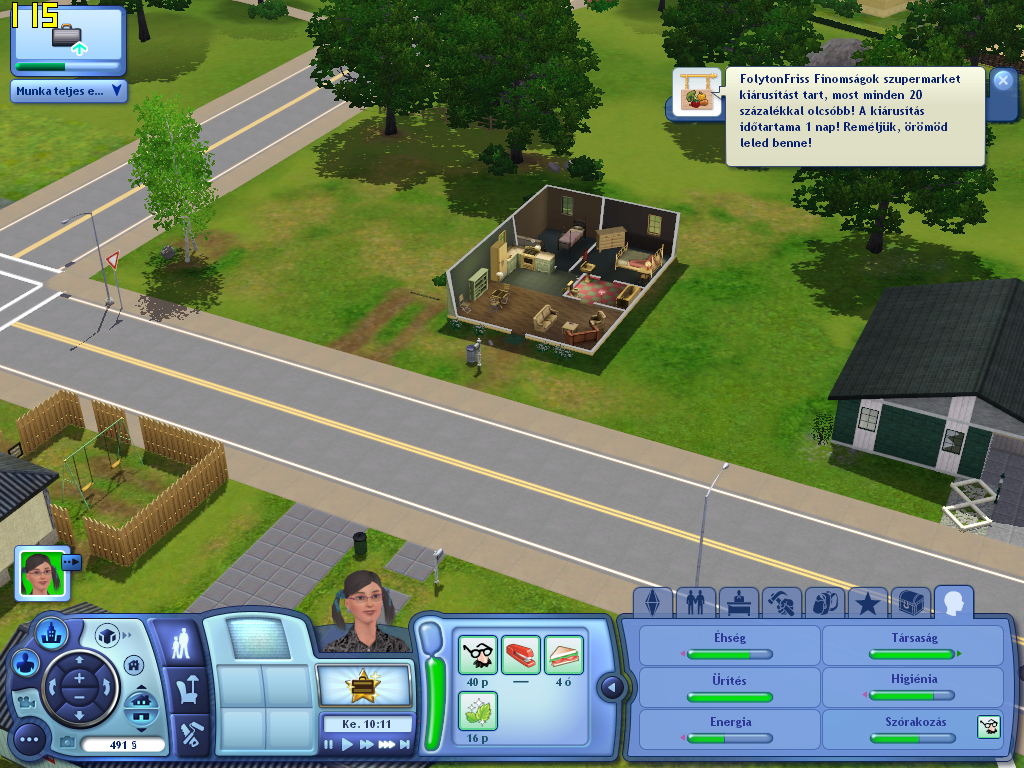Open the Skills tab with hammer icon
The width and height of the screenshot is (1024, 768).
coord(781,603)
